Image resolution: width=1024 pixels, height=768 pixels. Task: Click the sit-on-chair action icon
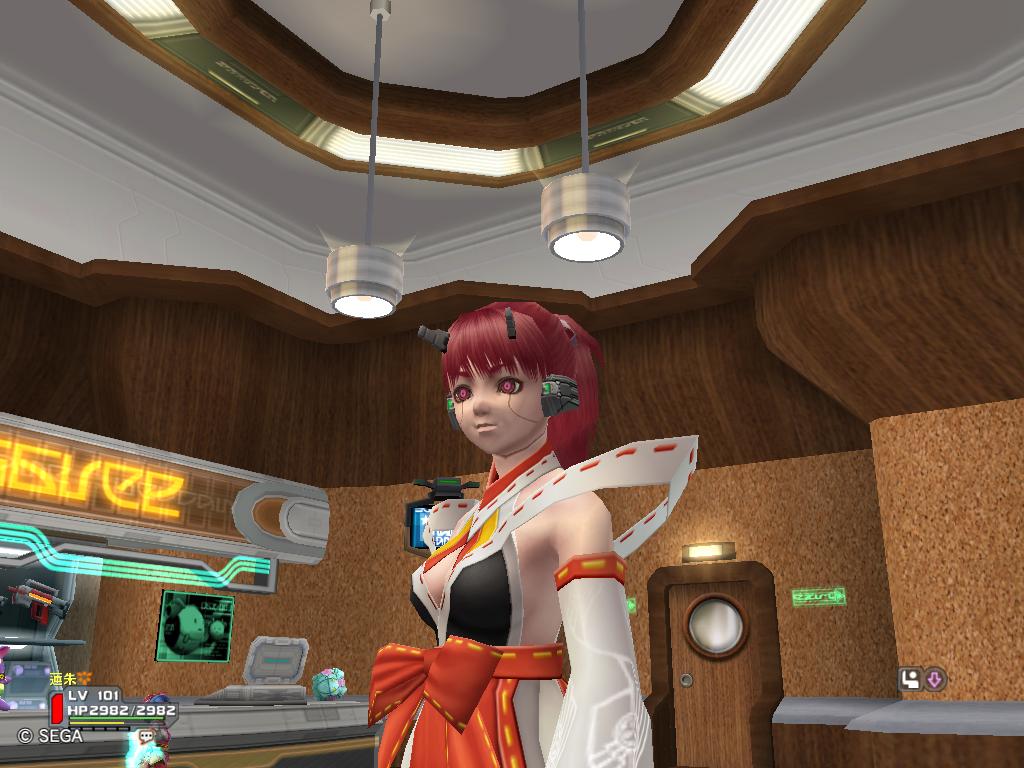coord(910,680)
